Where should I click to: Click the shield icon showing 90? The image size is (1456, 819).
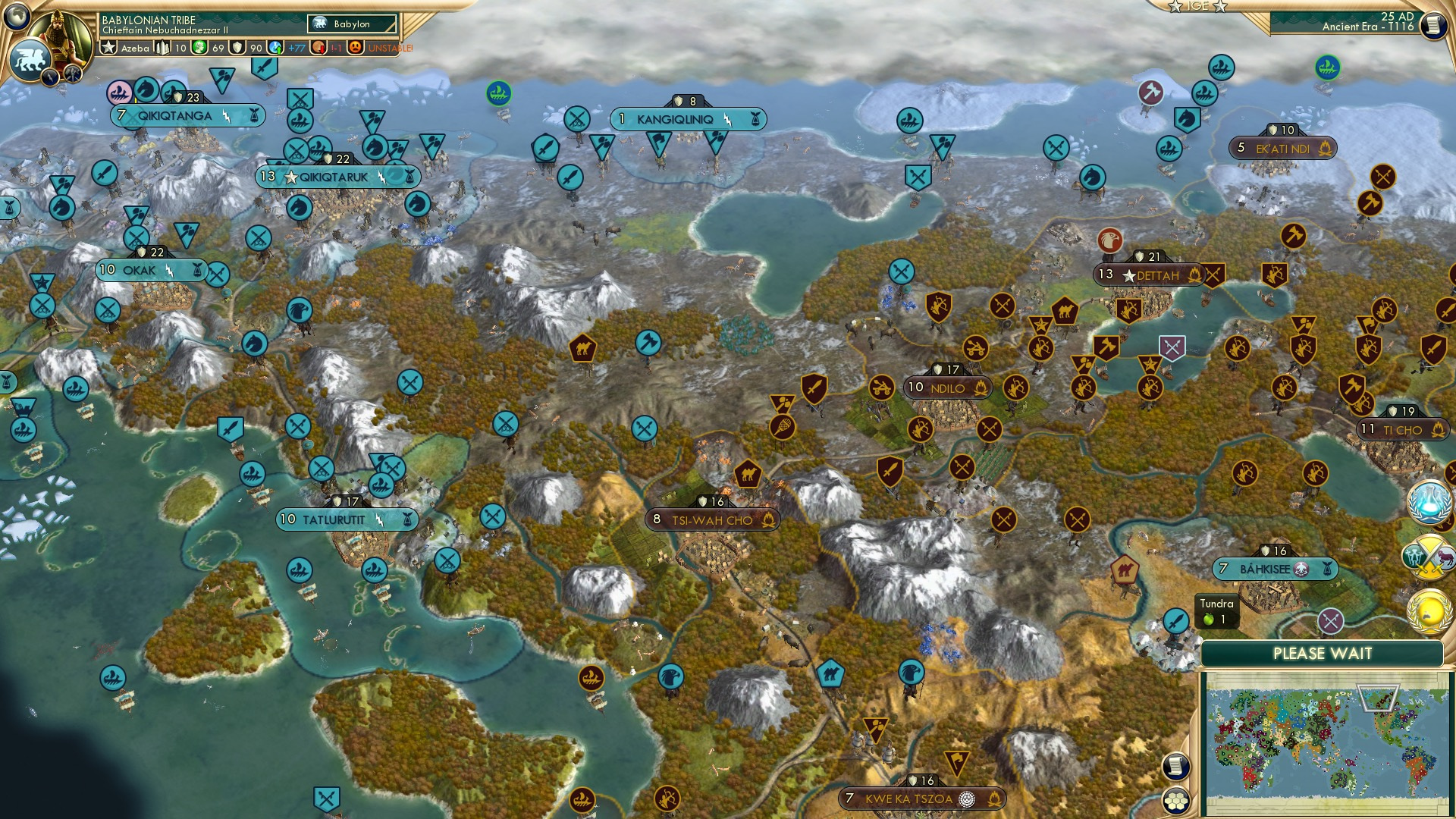237,48
